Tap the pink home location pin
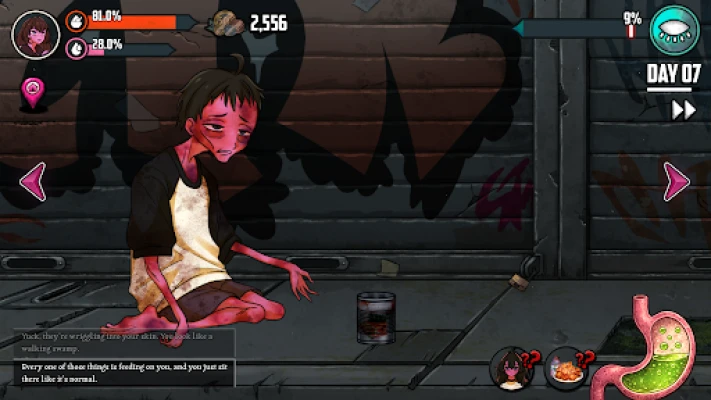The width and height of the screenshot is (711, 400). pos(34,94)
